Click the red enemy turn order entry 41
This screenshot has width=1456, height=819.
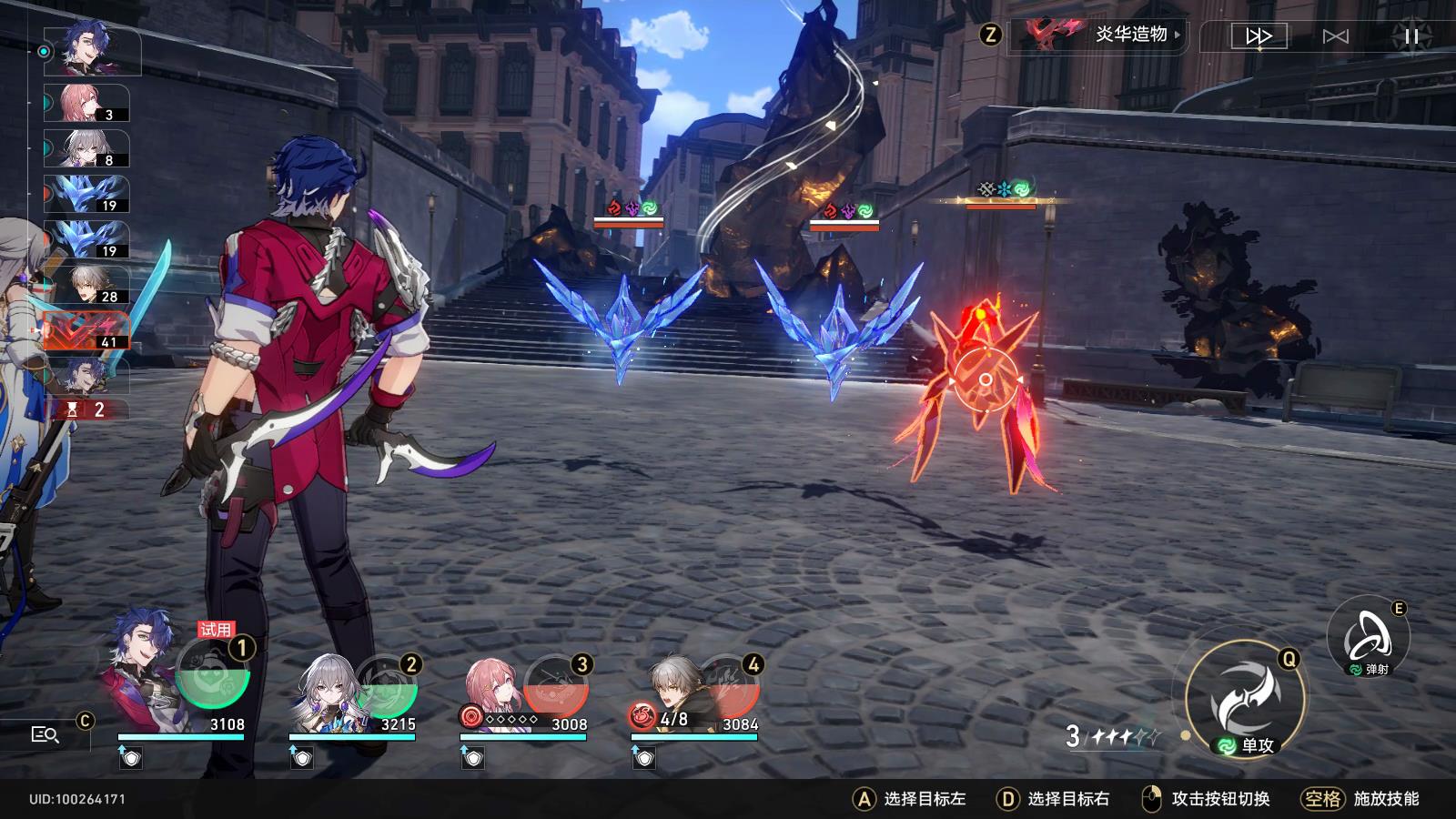(86, 330)
